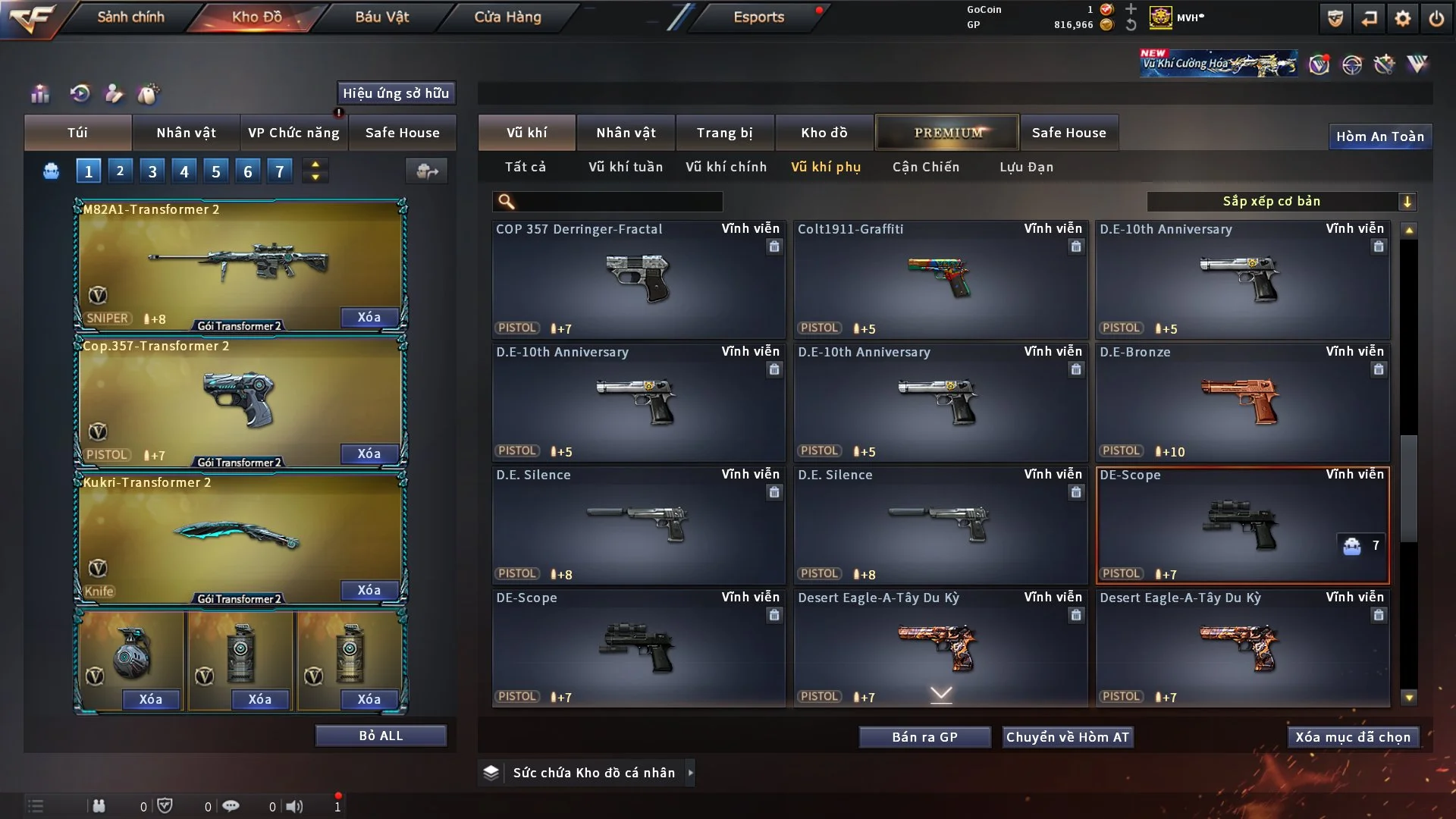Image resolution: width=1456 pixels, height=819 pixels.
Task: Open the Cửa Hàng shop
Action: pos(507,17)
